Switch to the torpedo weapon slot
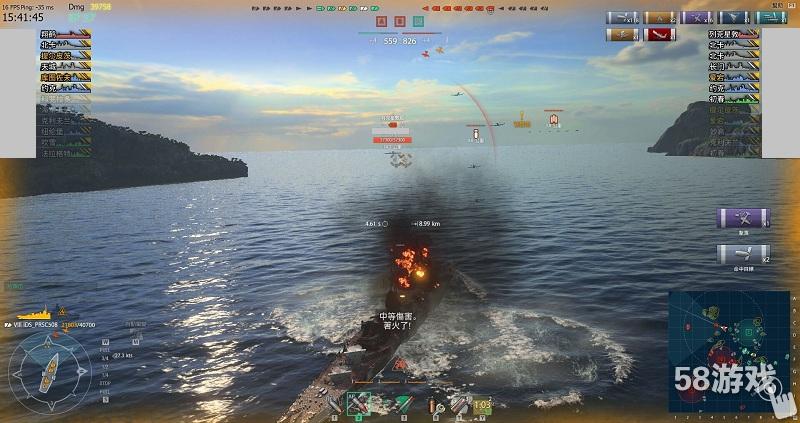The height and width of the screenshot is (423, 800). [x=402, y=403]
